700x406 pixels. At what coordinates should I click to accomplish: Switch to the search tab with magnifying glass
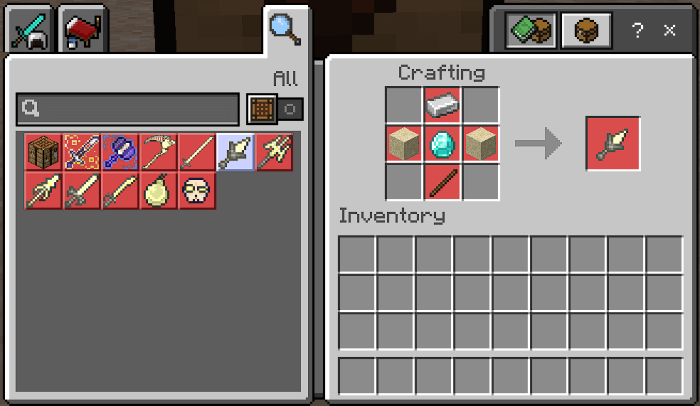pyautogui.click(x=285, y=31)
